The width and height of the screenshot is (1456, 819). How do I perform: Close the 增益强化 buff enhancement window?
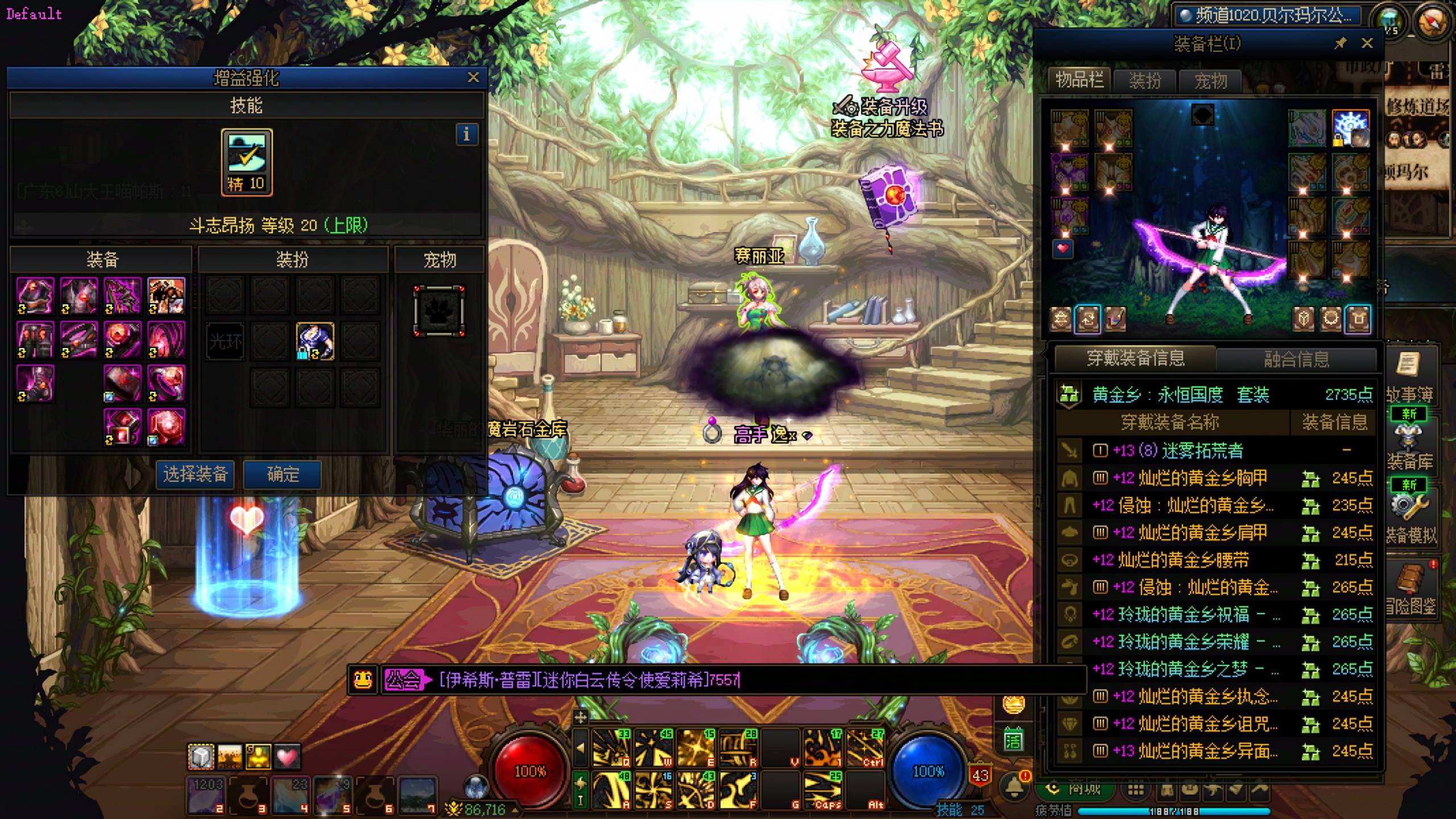pyautogui.click(x=473, y=77)
